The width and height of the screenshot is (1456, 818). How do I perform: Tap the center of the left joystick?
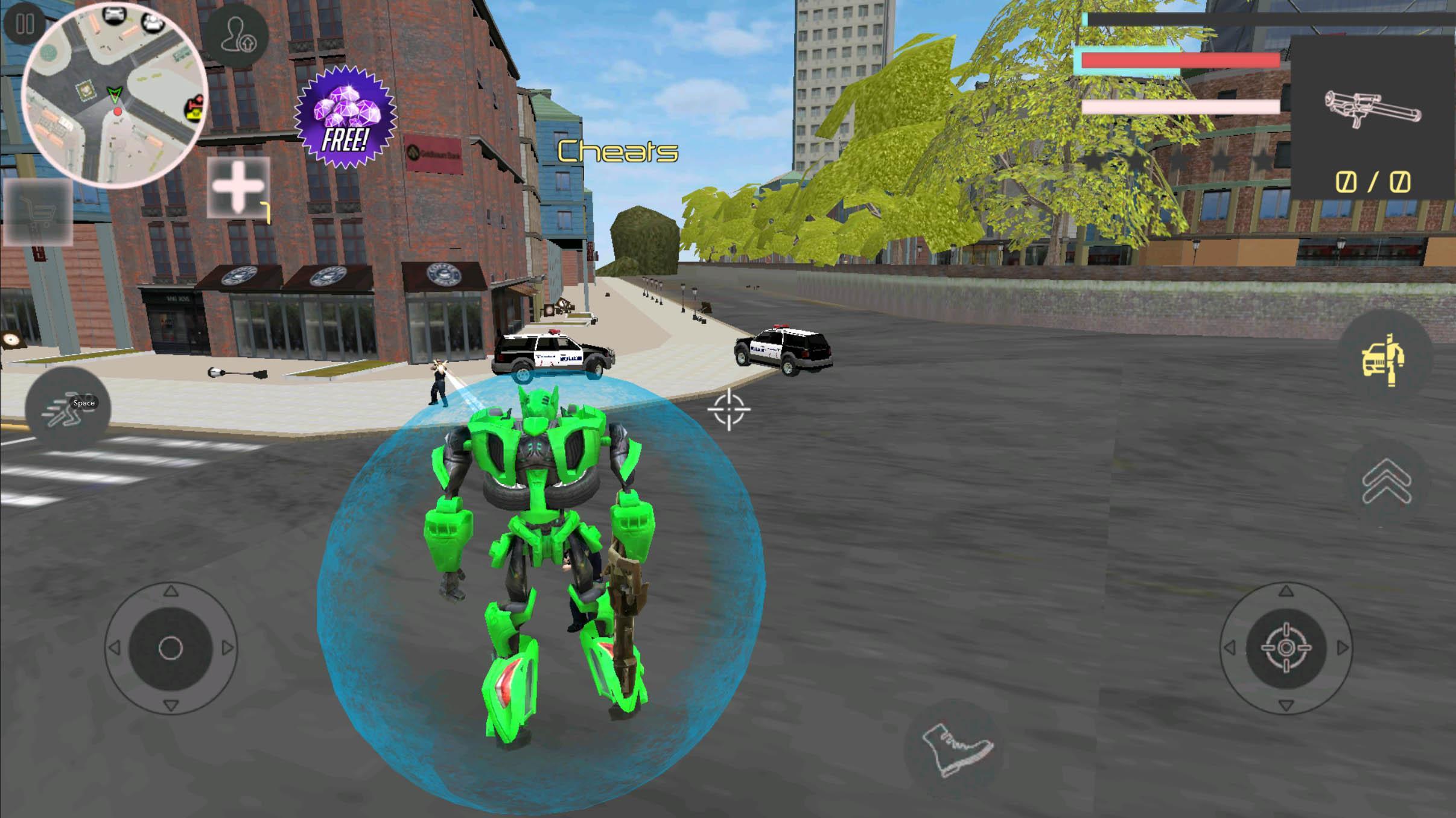172,648
